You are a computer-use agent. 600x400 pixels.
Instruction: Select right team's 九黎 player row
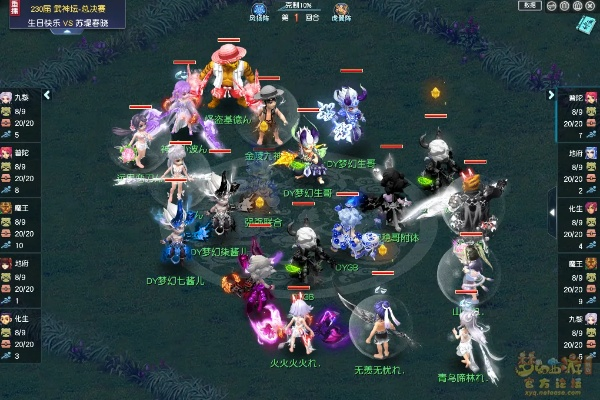(579, 337)
